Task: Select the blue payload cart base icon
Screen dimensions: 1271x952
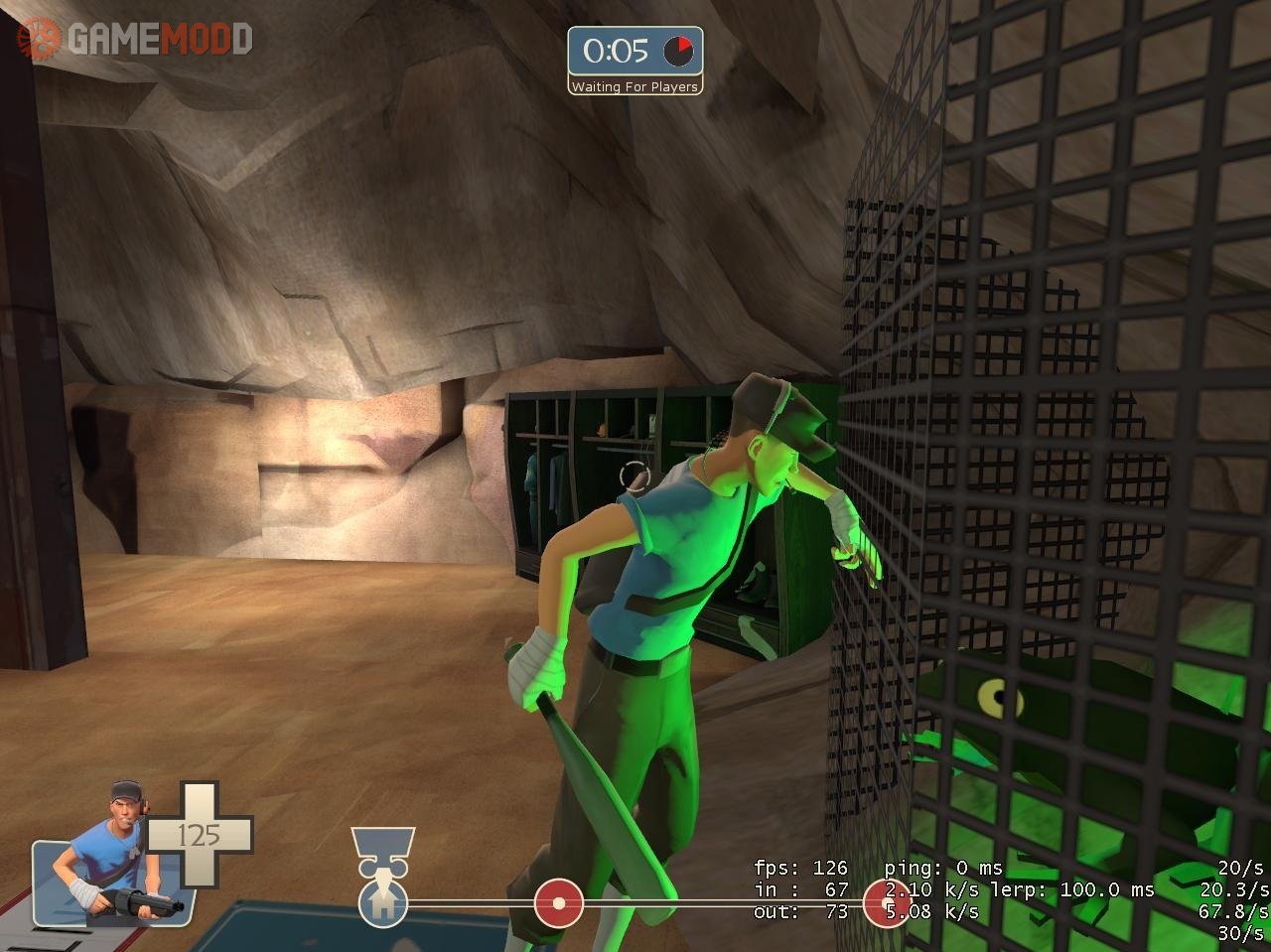Action: coord(382,902)
